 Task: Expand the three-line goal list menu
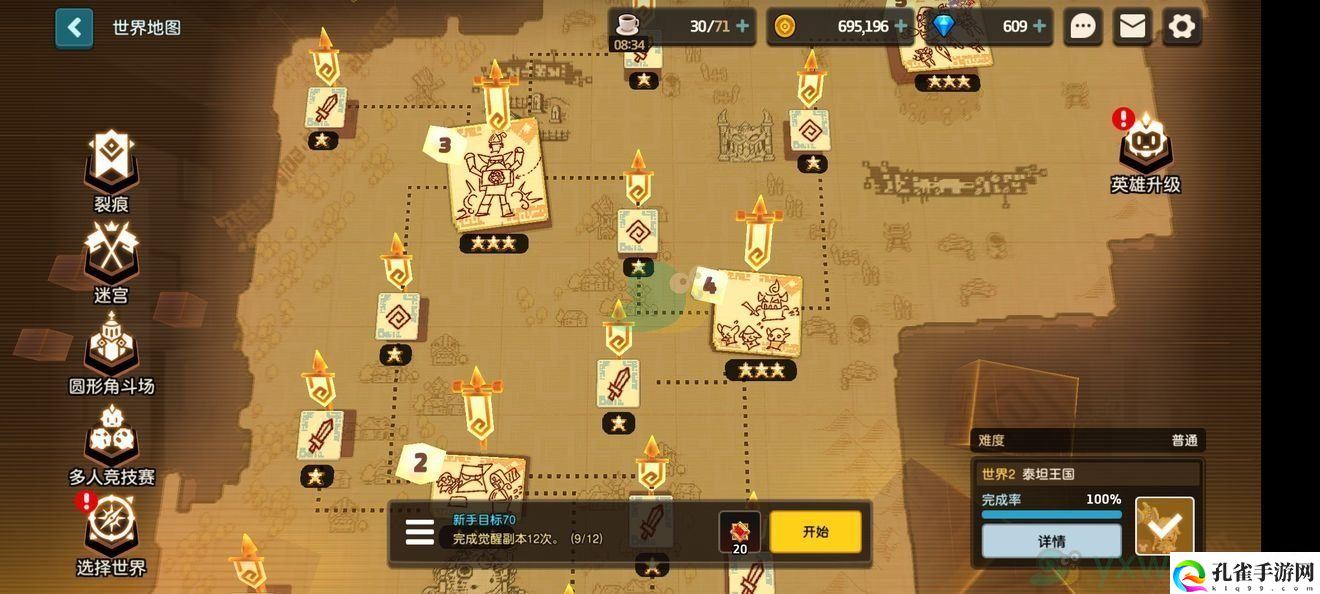pos(420,532)
